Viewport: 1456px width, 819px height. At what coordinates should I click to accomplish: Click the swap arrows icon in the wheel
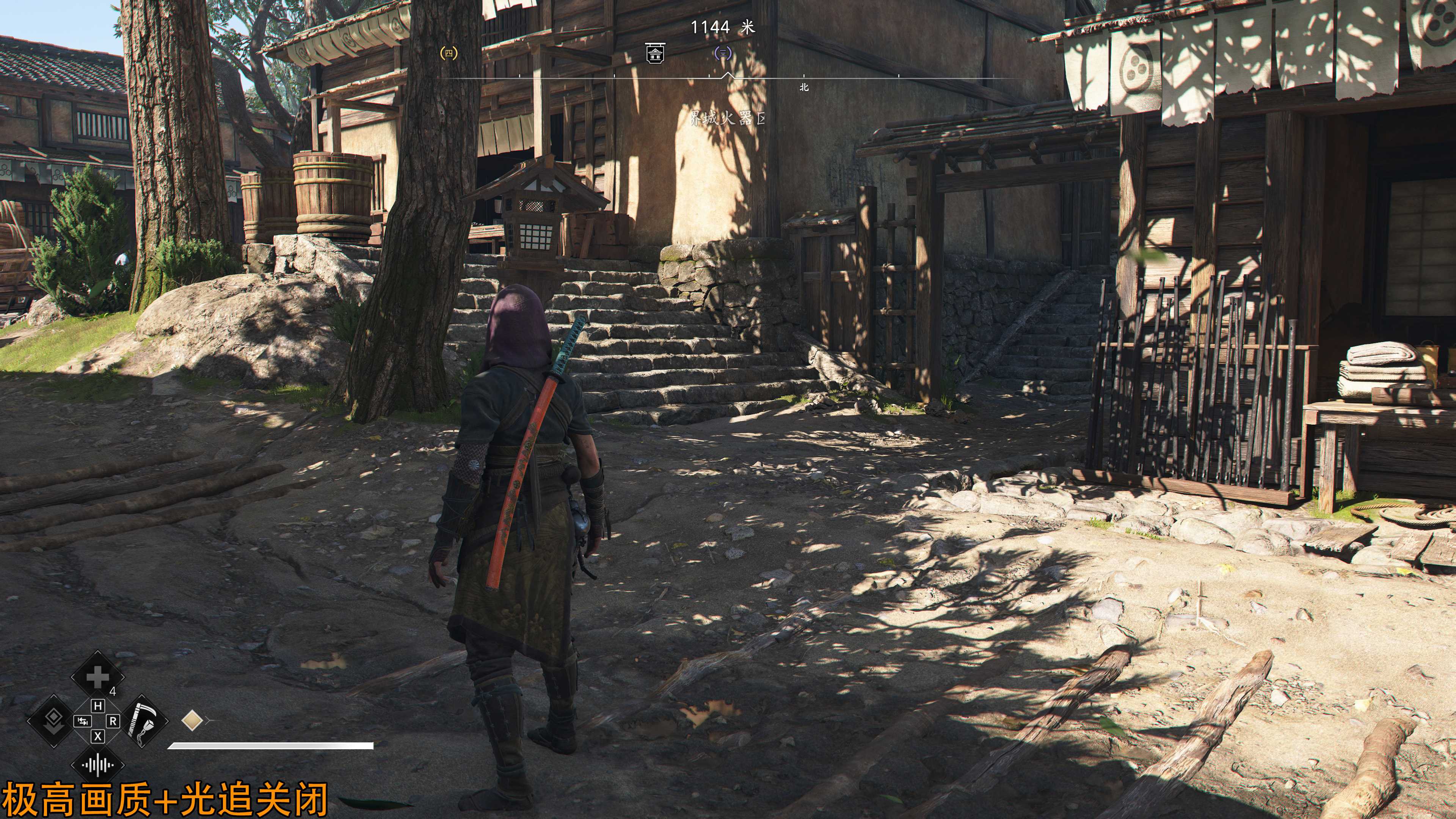point(82,721)
